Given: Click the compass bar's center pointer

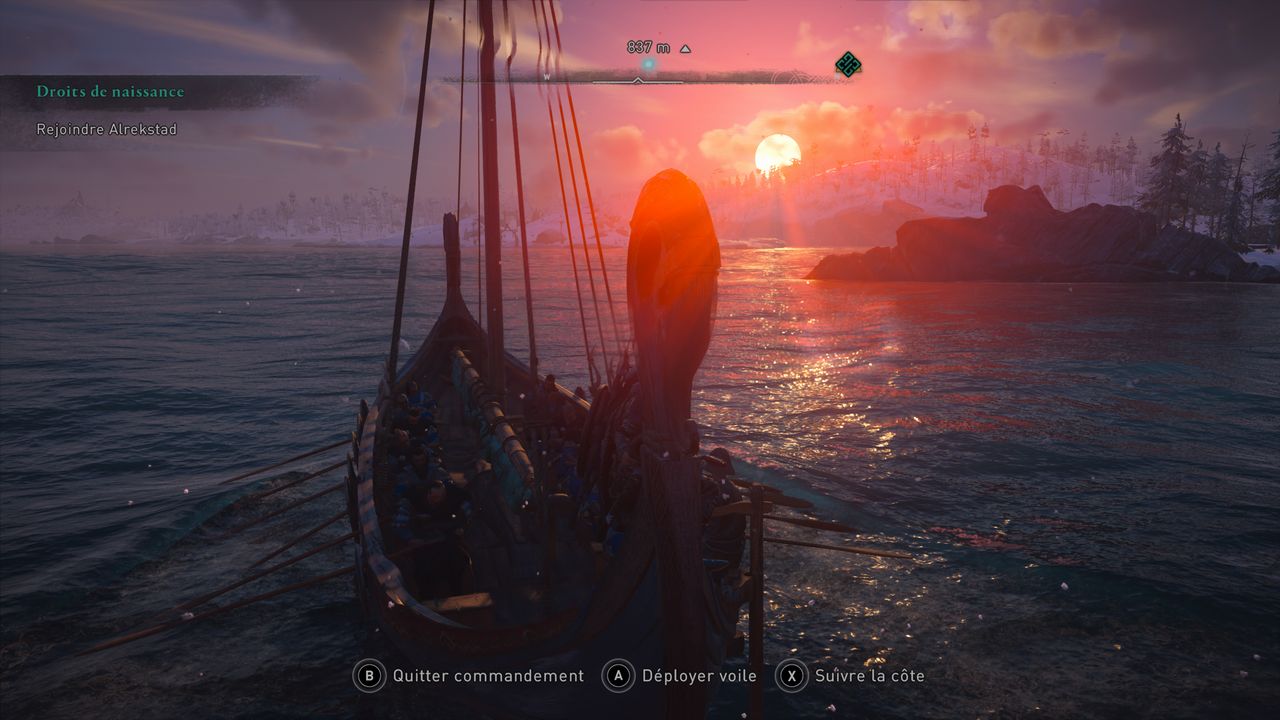Looking at the screenshot, I should [638, 80].
